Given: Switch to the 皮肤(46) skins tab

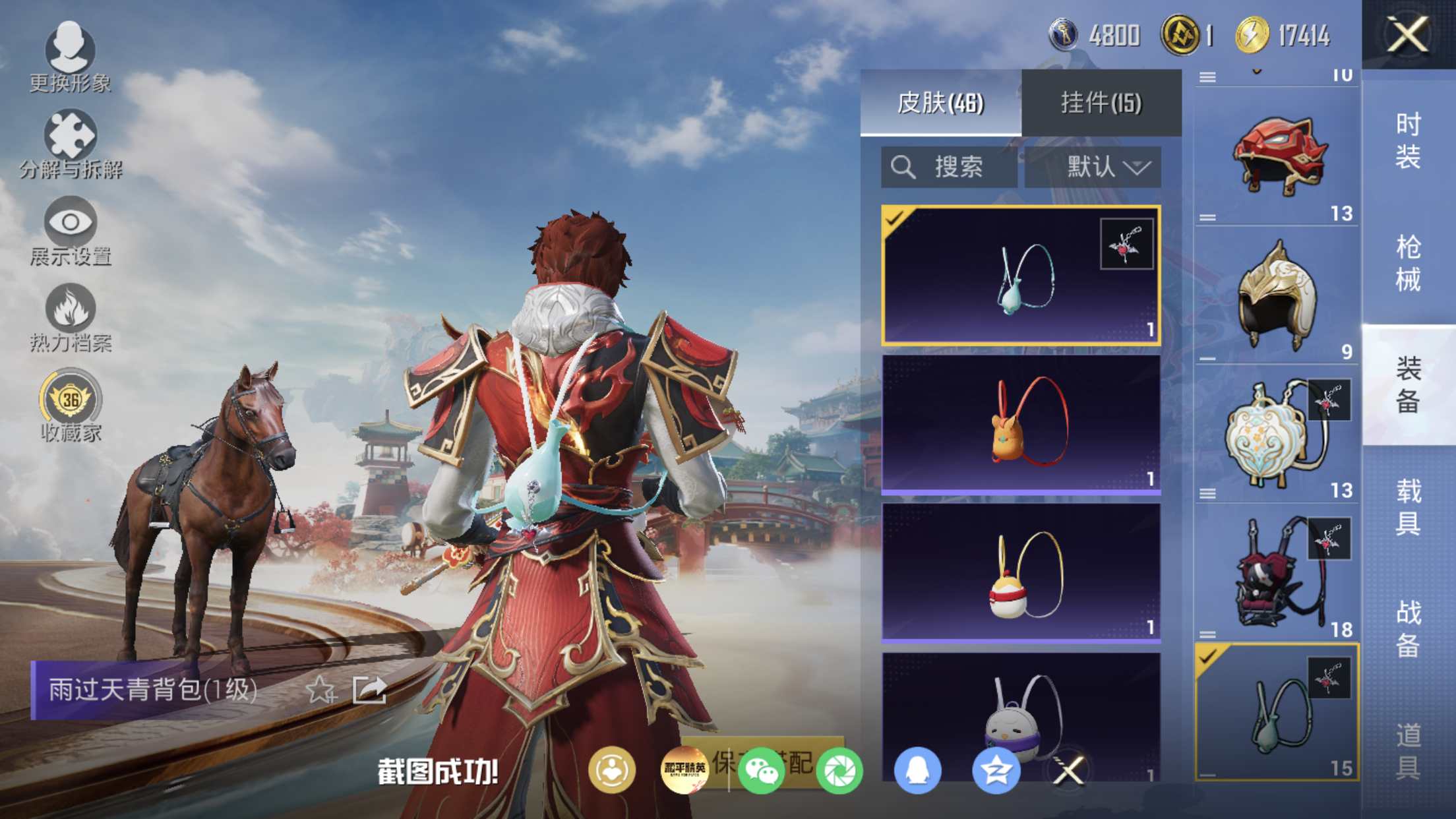Looking at the screenshot, I should [x=940, y=103].
